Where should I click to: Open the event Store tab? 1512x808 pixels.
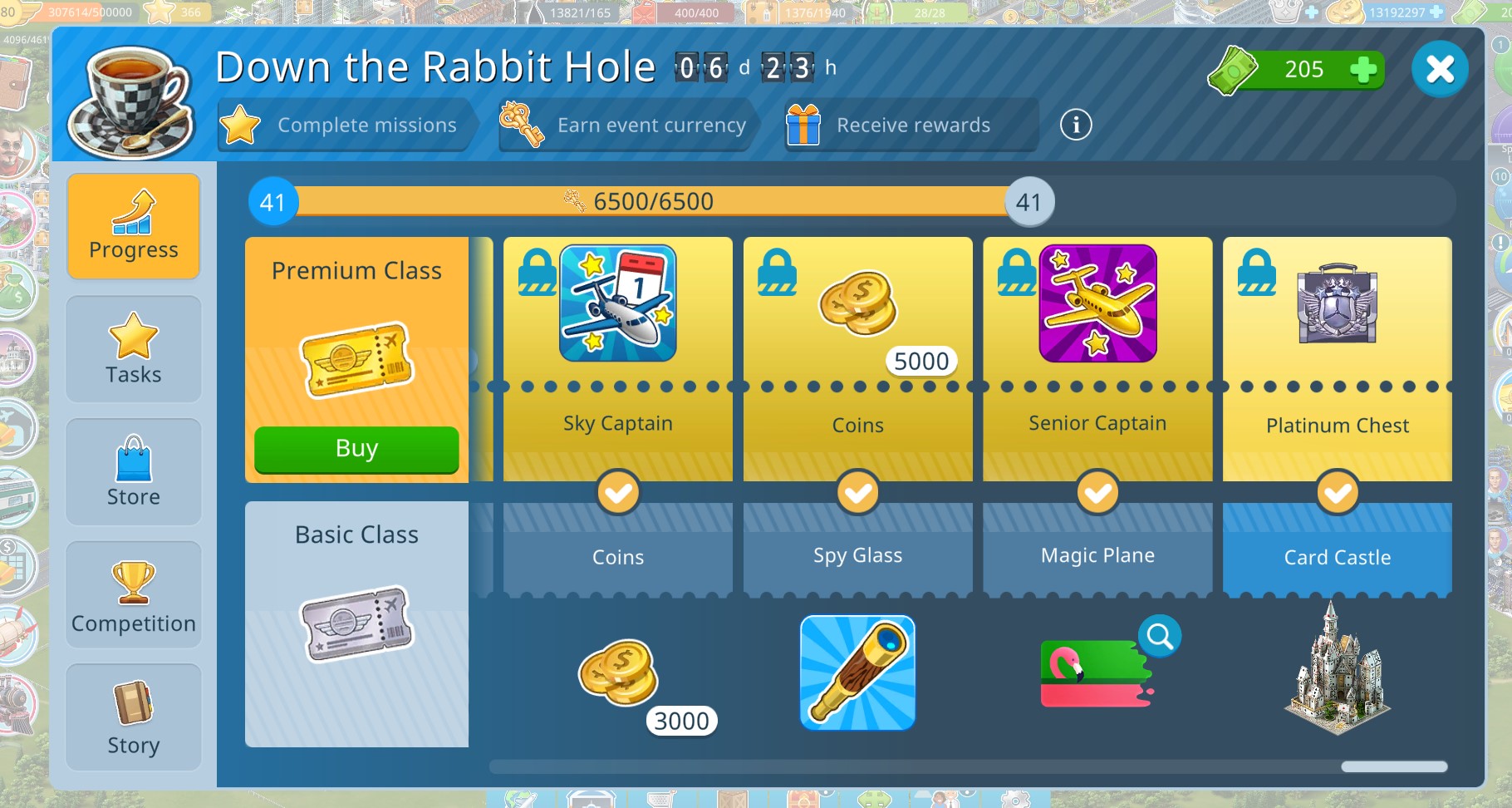coord(134,471)
